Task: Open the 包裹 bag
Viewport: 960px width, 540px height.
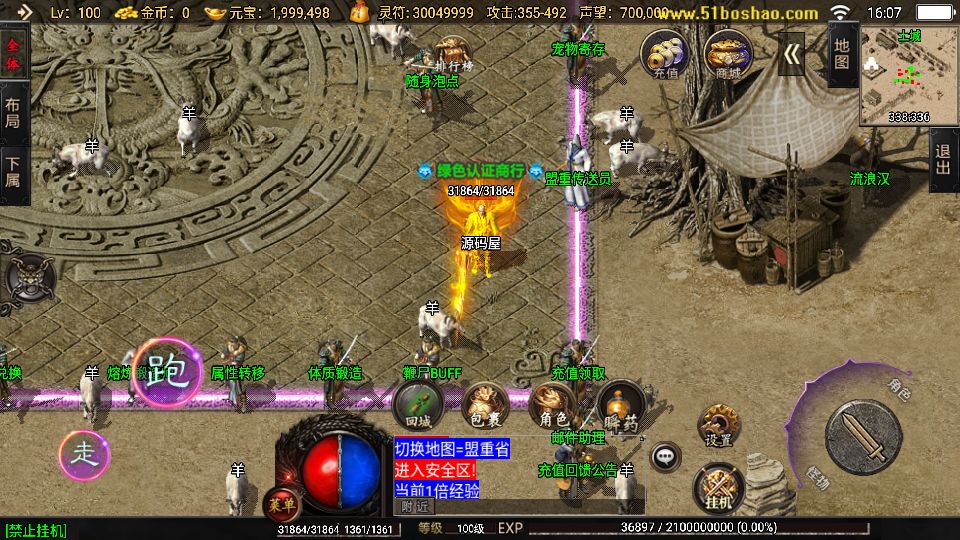Action: coord(484,404)
